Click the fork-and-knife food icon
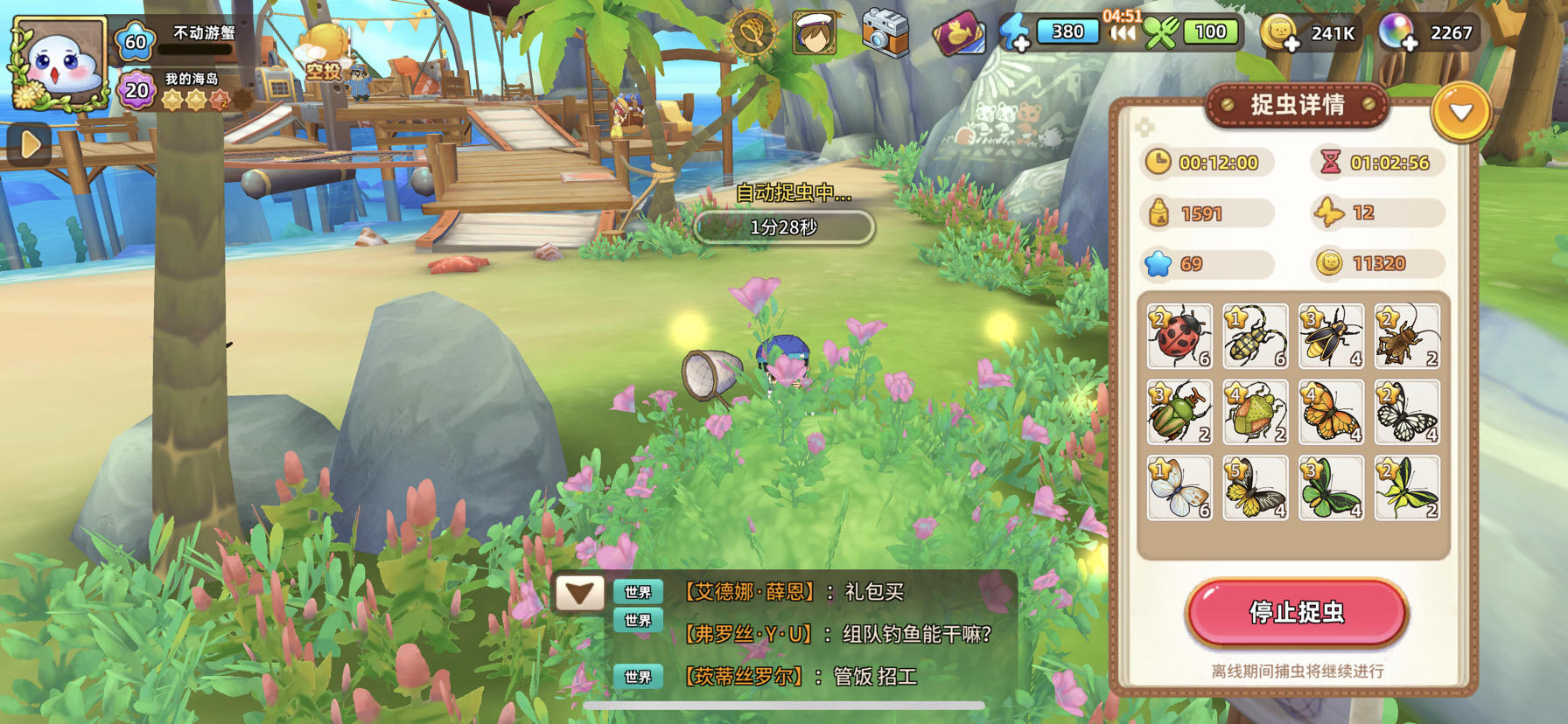Viewport: 1568px width, 724px height. coord(1164,31)
